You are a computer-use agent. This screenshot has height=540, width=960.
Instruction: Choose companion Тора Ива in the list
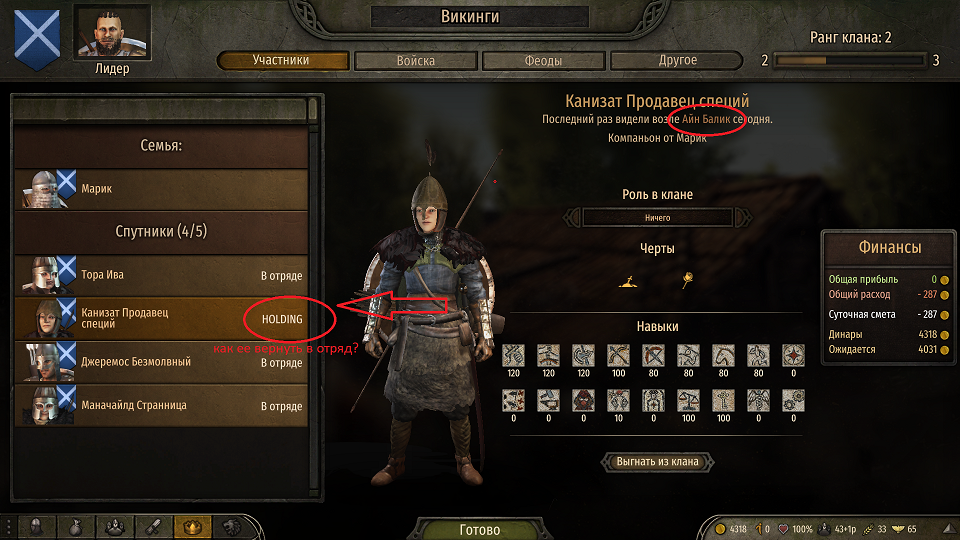(x=160, y=275)
